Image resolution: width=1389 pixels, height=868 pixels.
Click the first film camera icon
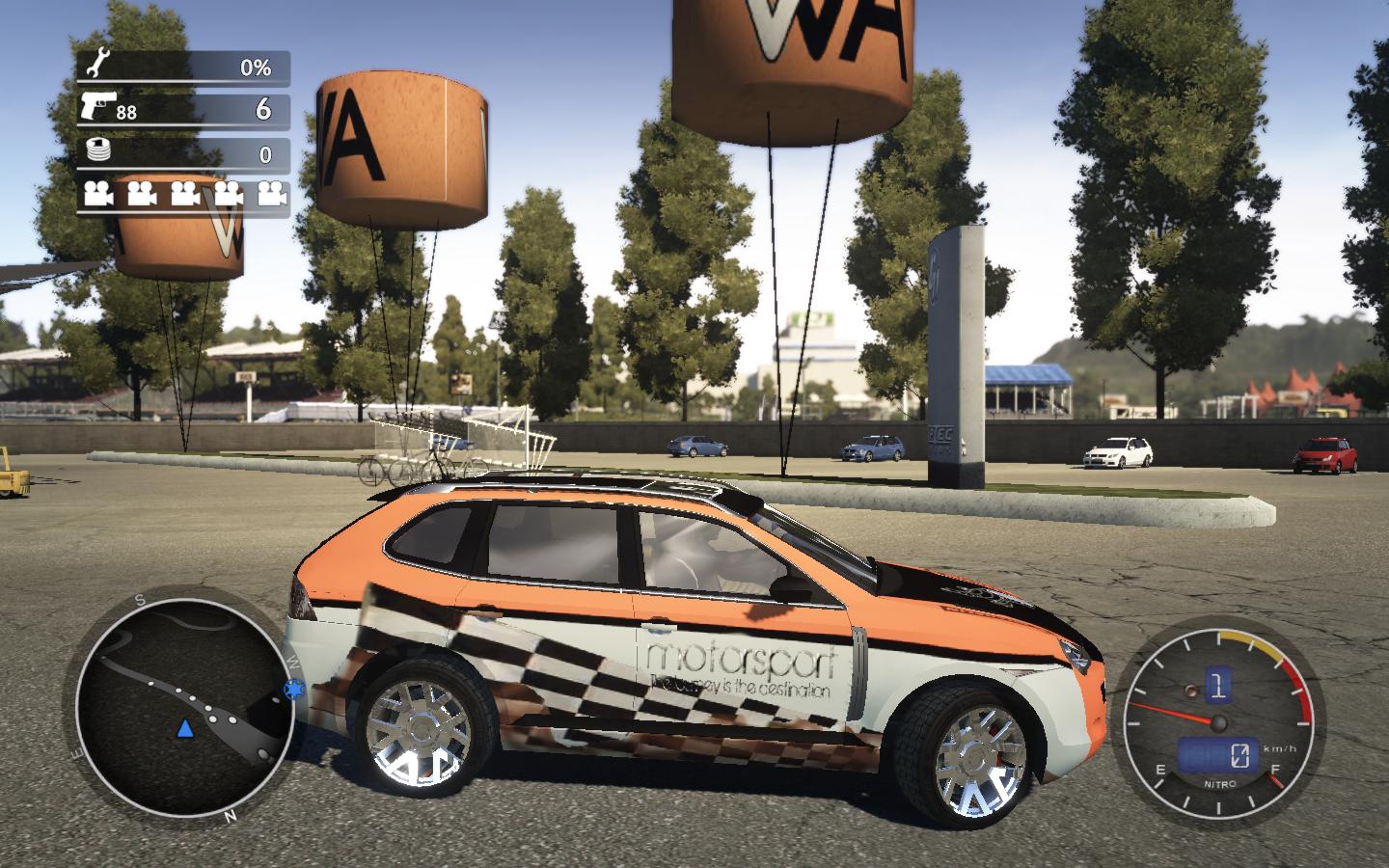coord(97,194)
